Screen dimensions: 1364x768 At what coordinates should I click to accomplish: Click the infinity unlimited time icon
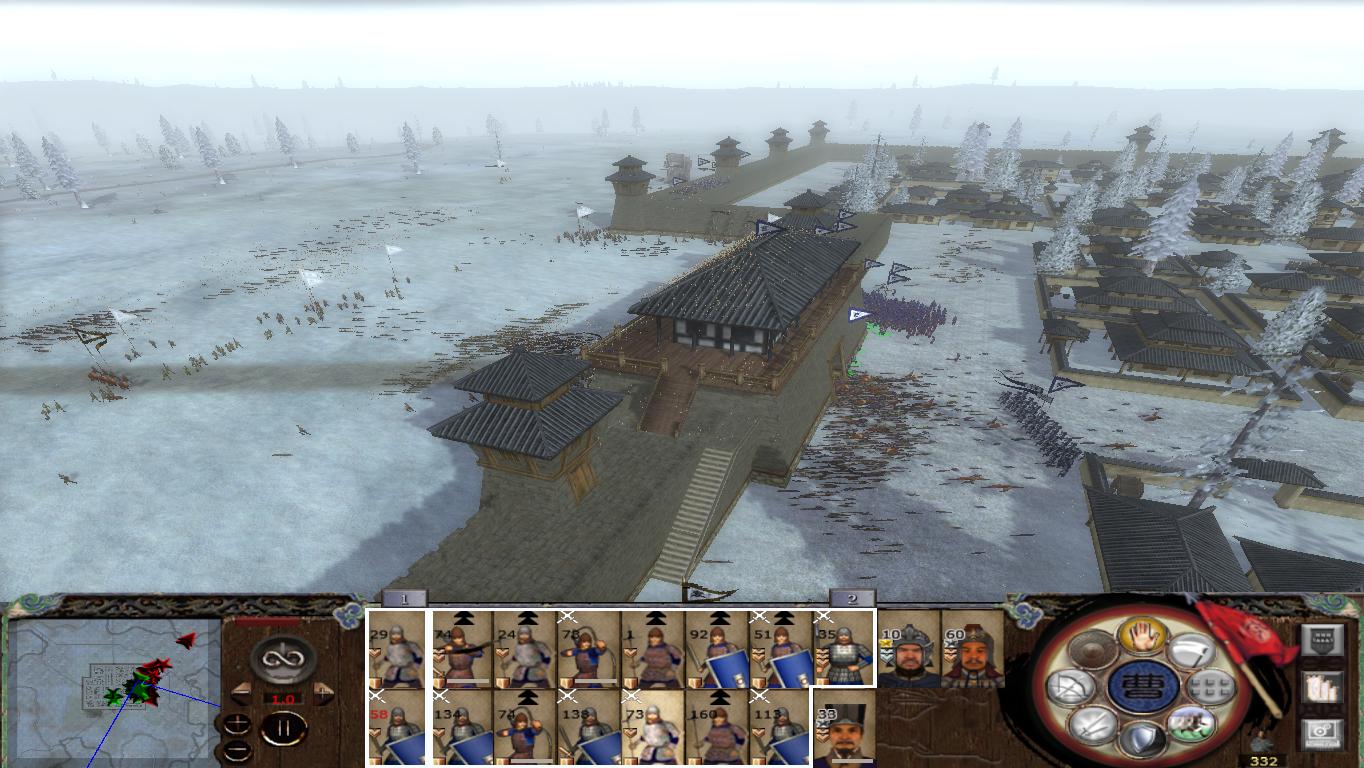tap(281, 659)
